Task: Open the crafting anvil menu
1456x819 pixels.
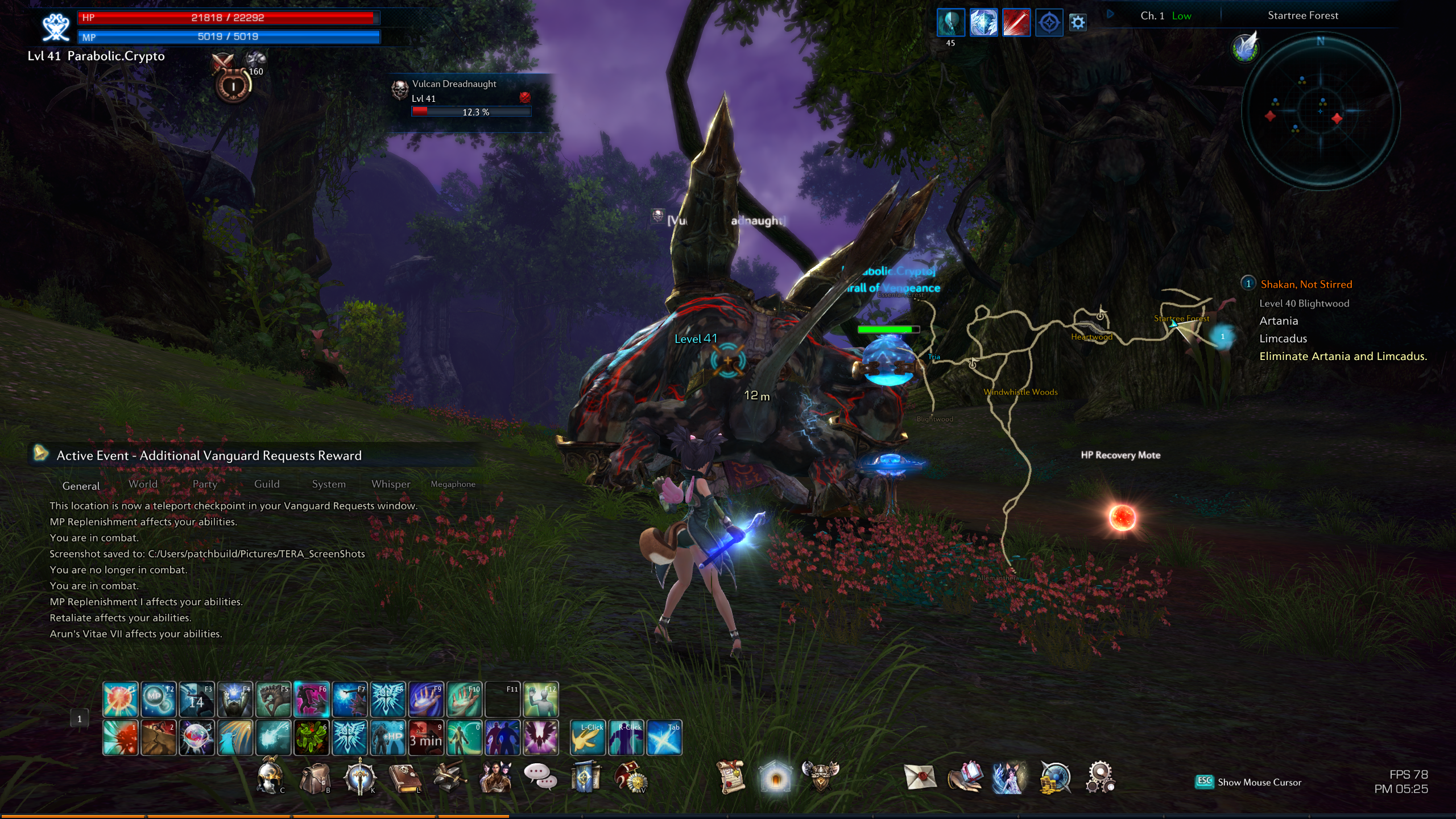Action: point(449,777)
